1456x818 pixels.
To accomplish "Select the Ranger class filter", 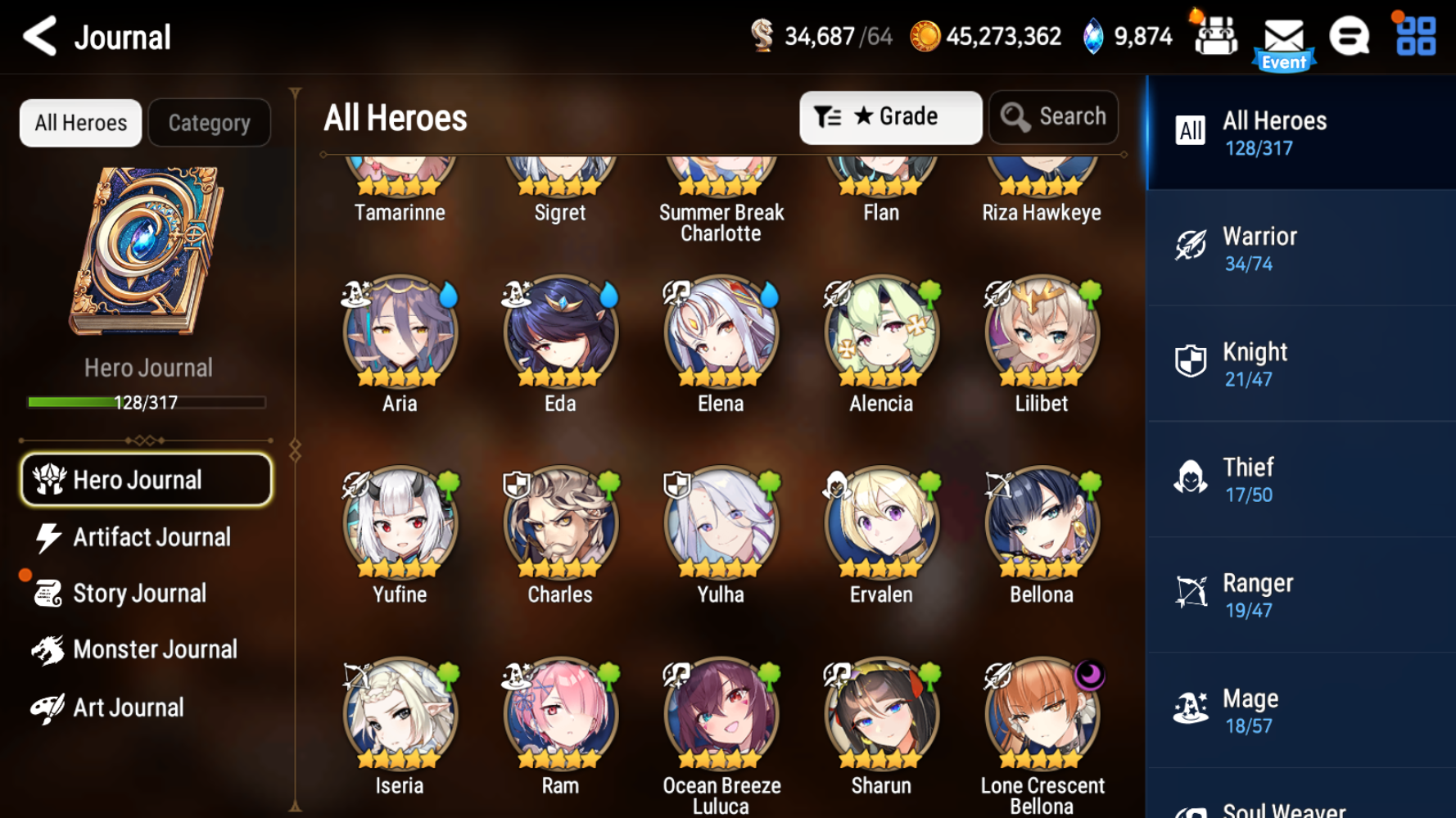I will pos(1300,594).
